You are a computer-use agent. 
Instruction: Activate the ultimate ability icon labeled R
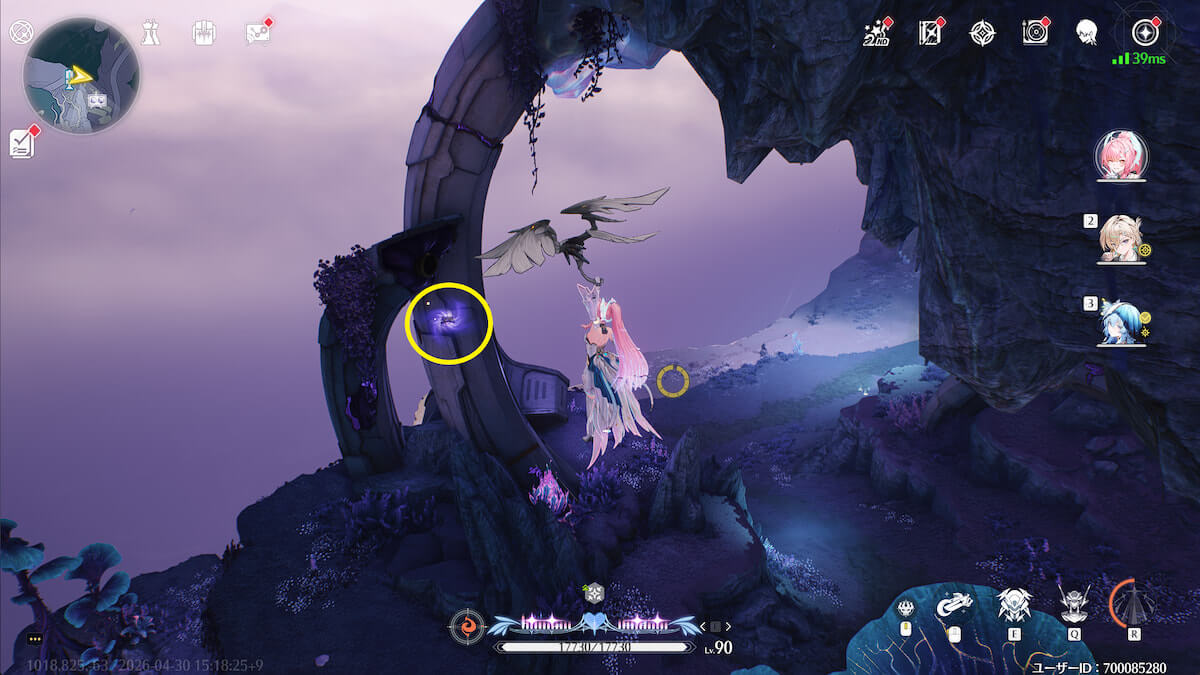[1133, 605]
